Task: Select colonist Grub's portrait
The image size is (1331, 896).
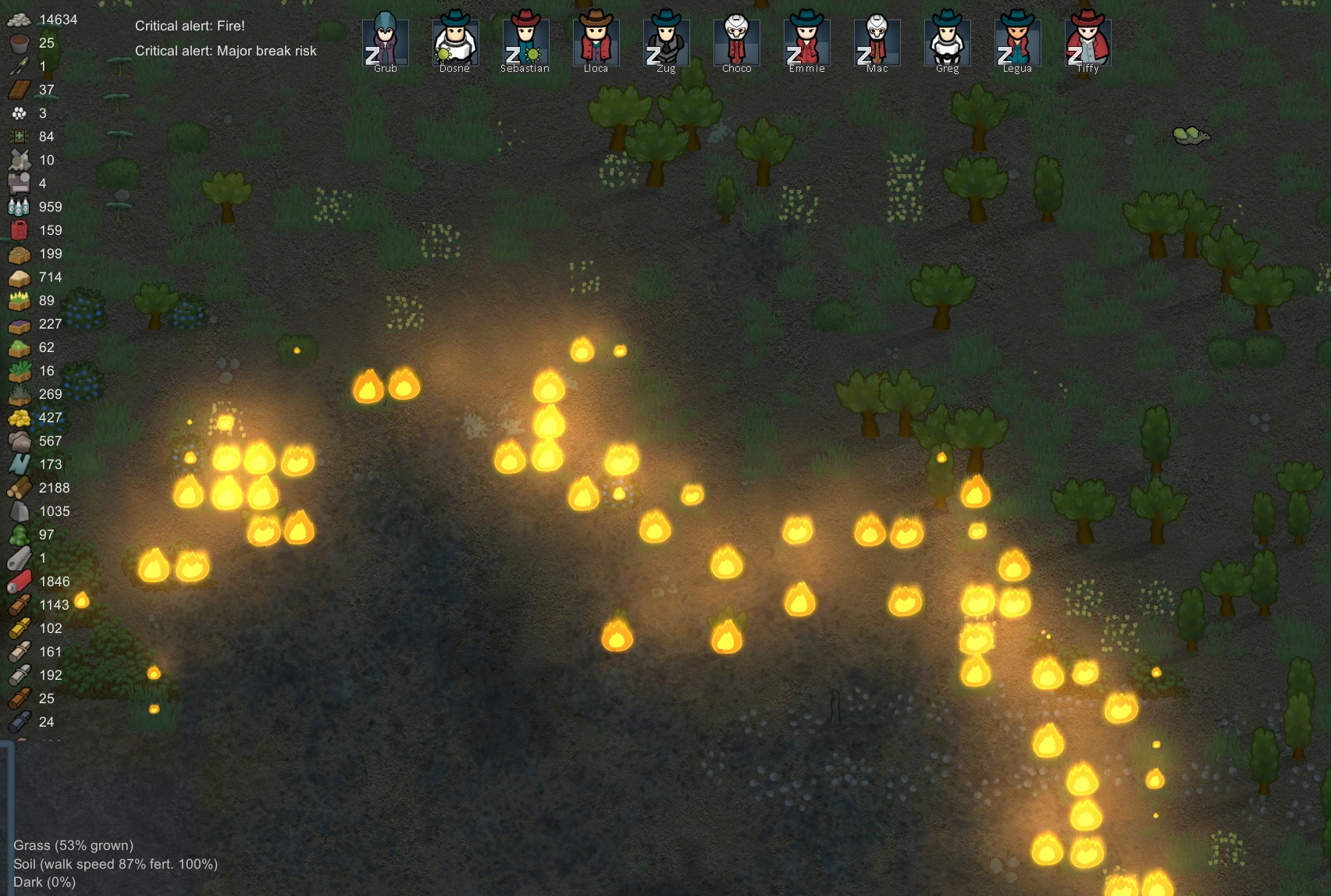Action: [x=385, y=41]
